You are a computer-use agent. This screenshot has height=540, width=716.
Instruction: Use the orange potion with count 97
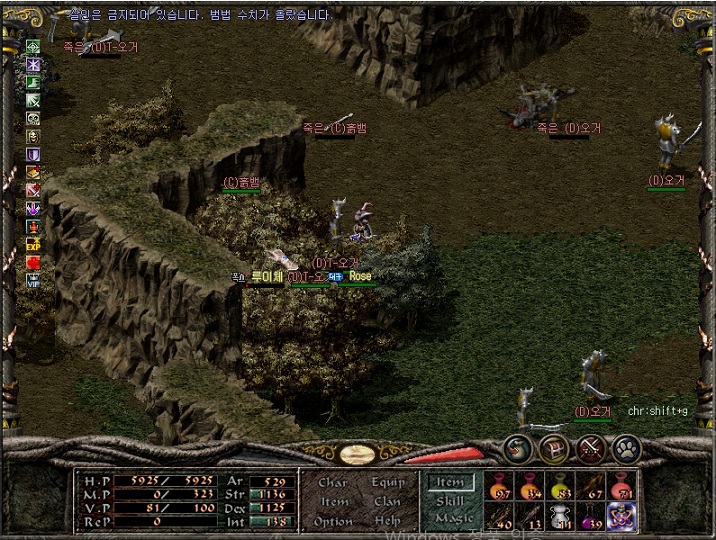click(499, 485)
